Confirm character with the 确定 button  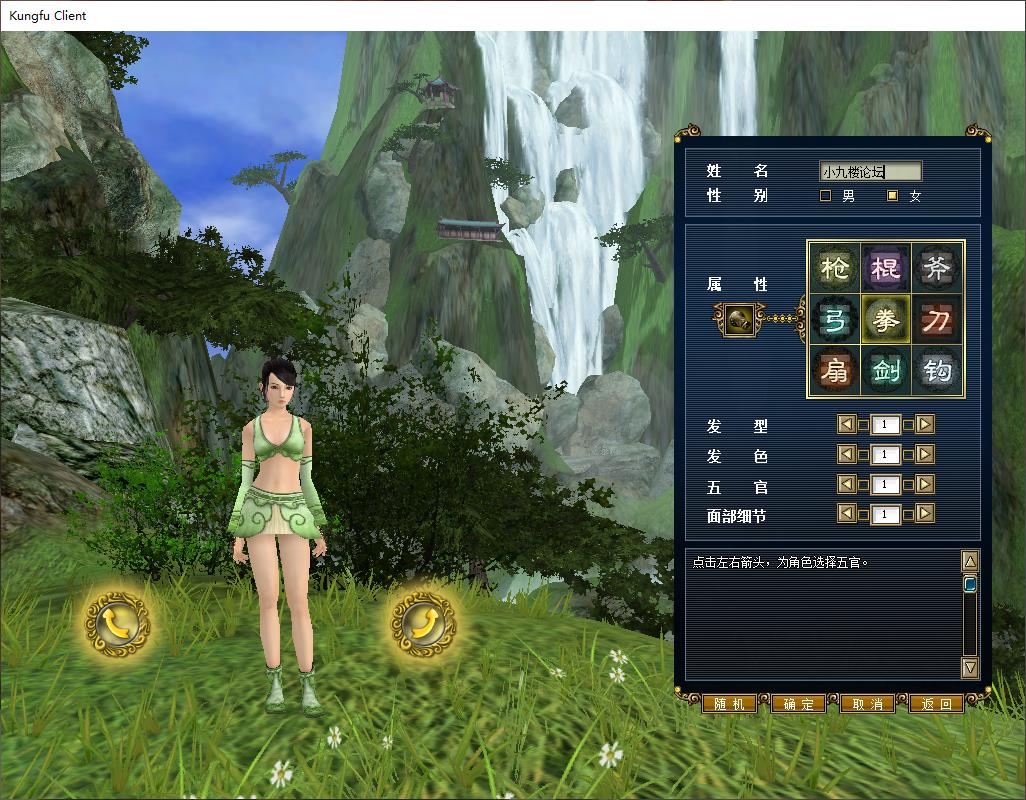click(798, 704)
